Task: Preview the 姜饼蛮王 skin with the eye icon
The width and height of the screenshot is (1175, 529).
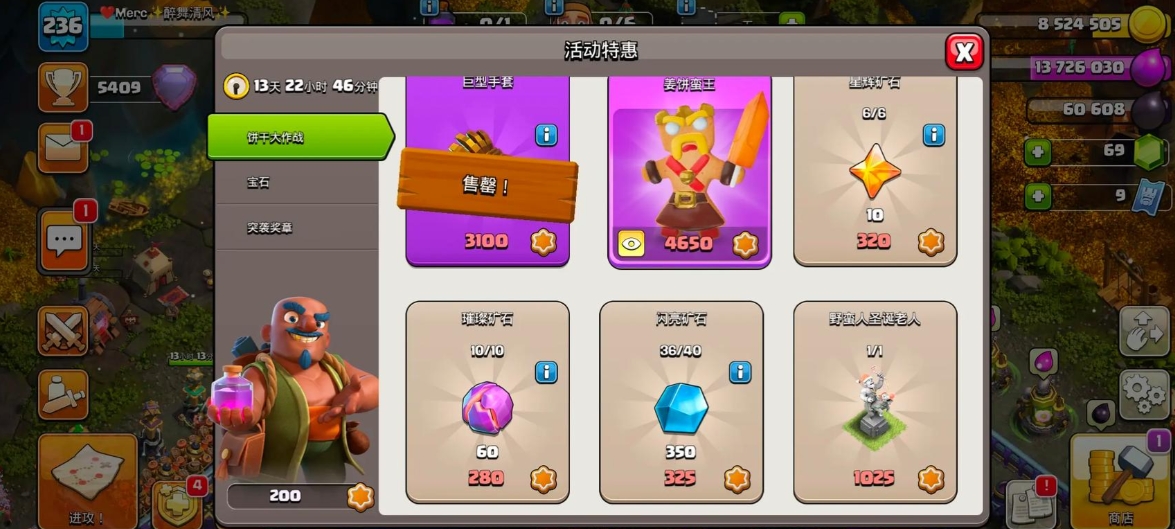Action: tap(631, 243)
